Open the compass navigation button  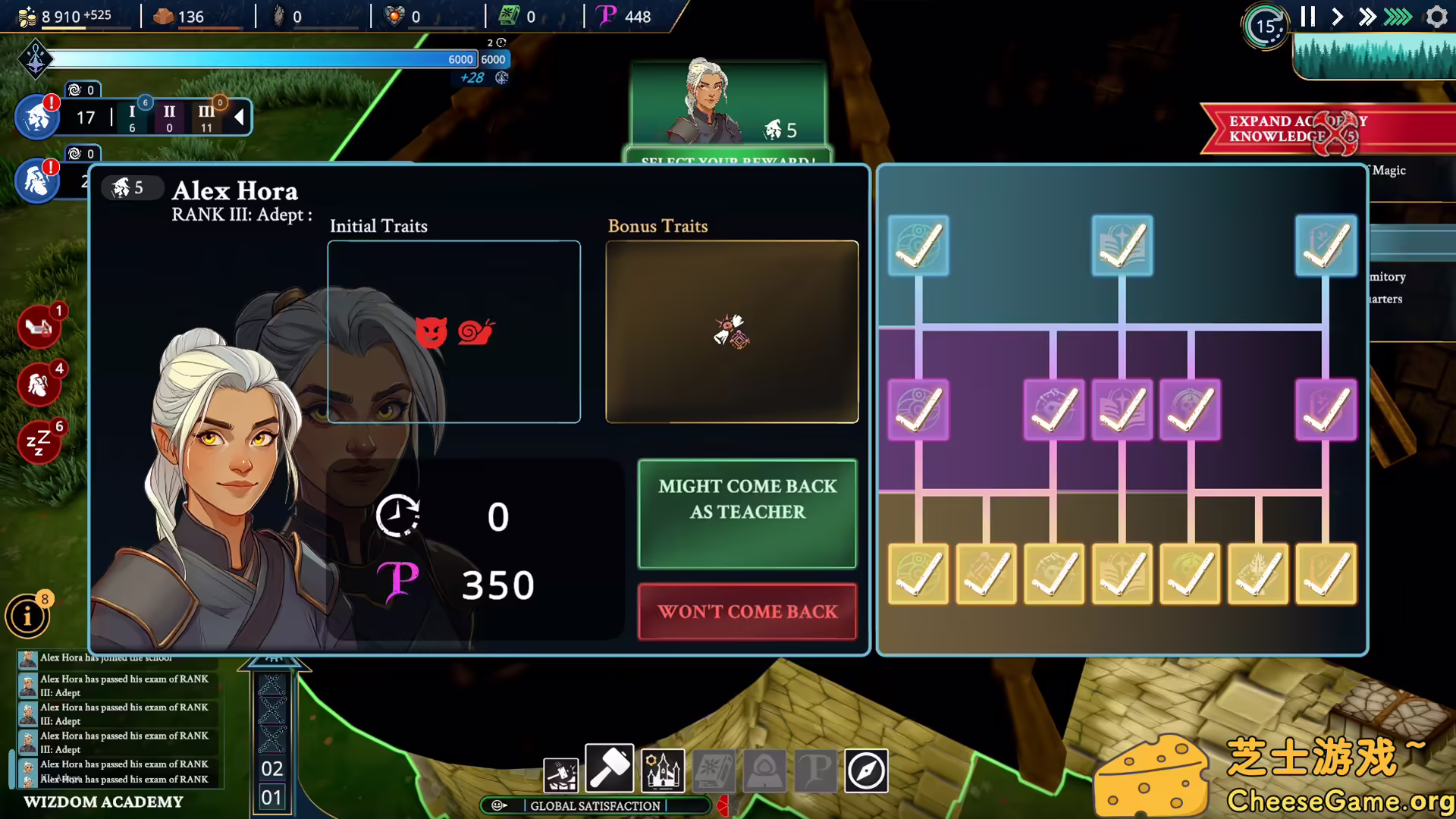pyautogui.click(x=866, y=771)
